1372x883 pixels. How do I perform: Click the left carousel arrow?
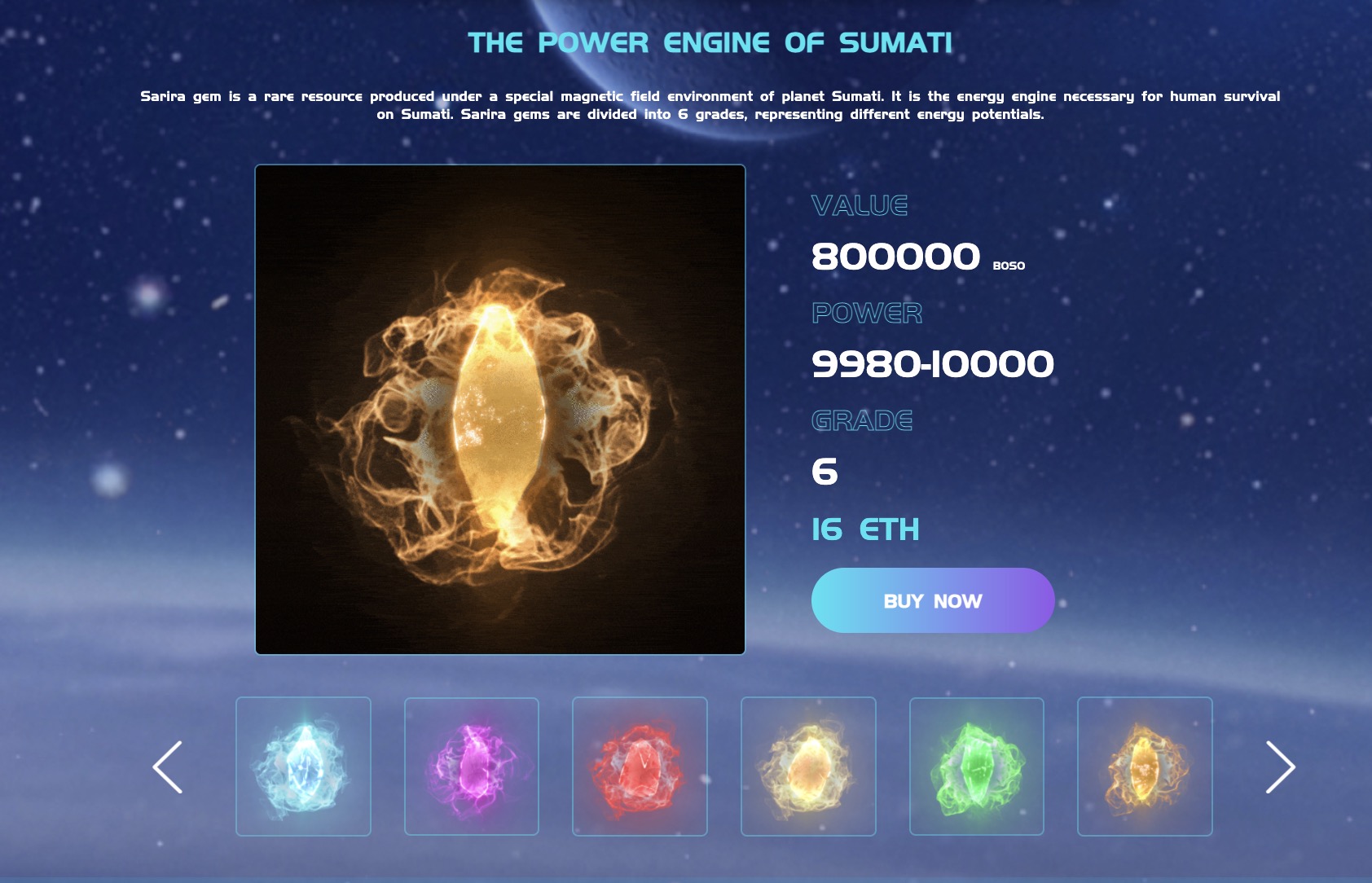click(x=169, y=766)
